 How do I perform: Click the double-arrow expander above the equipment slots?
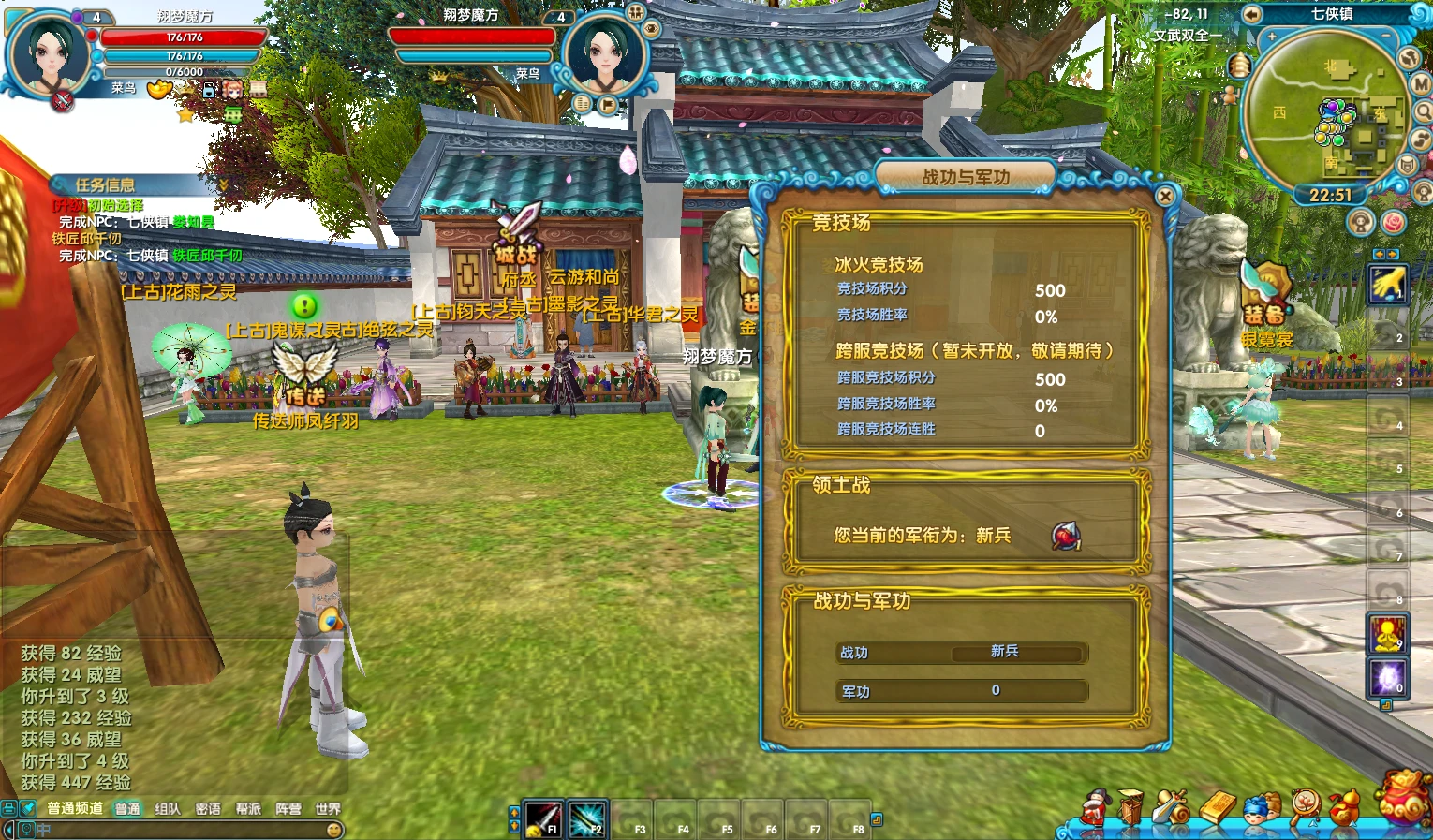pos(1385,253)
